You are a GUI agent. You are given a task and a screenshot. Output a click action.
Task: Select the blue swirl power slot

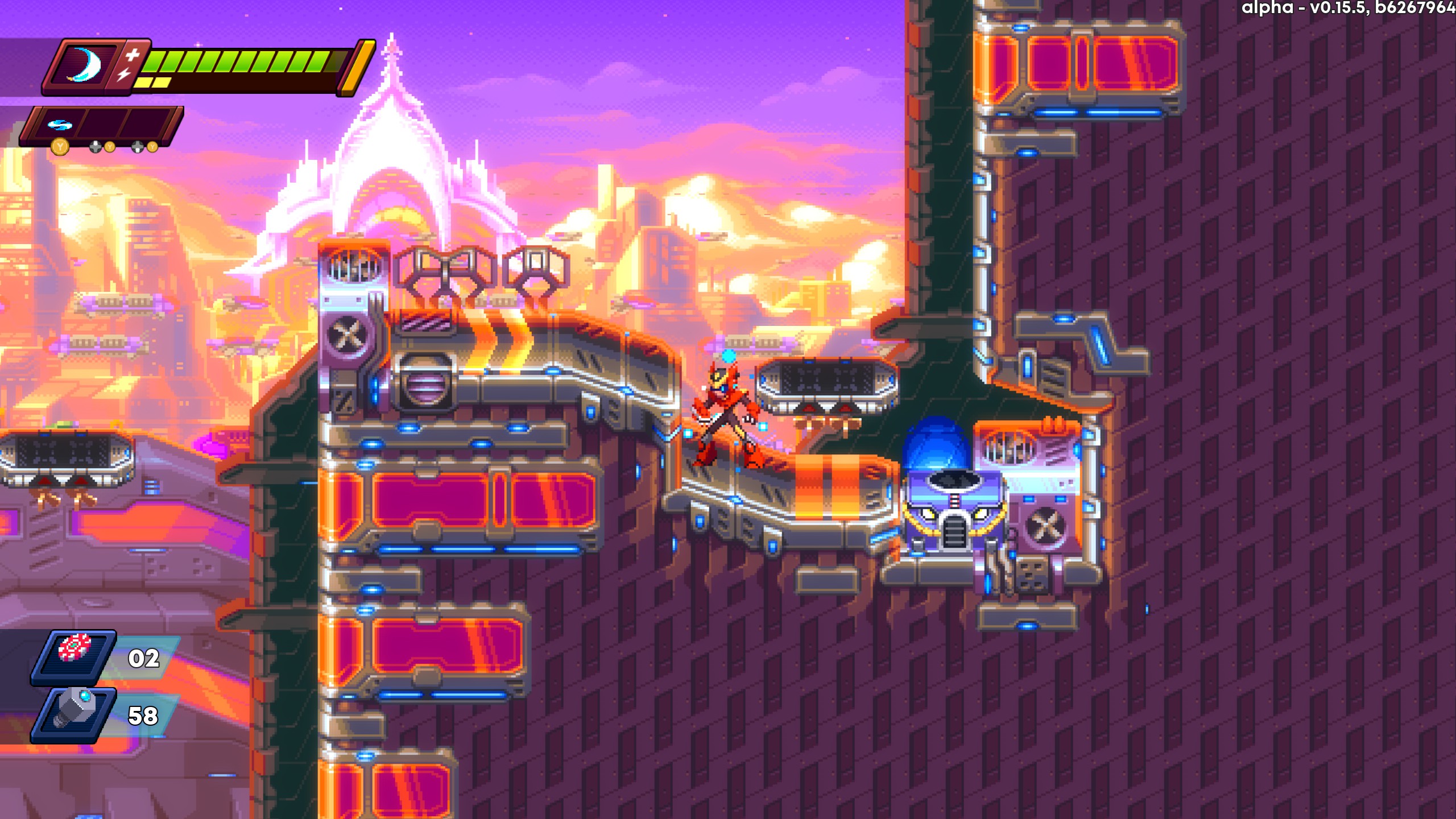pyautogui.click(x=59, y=125)
